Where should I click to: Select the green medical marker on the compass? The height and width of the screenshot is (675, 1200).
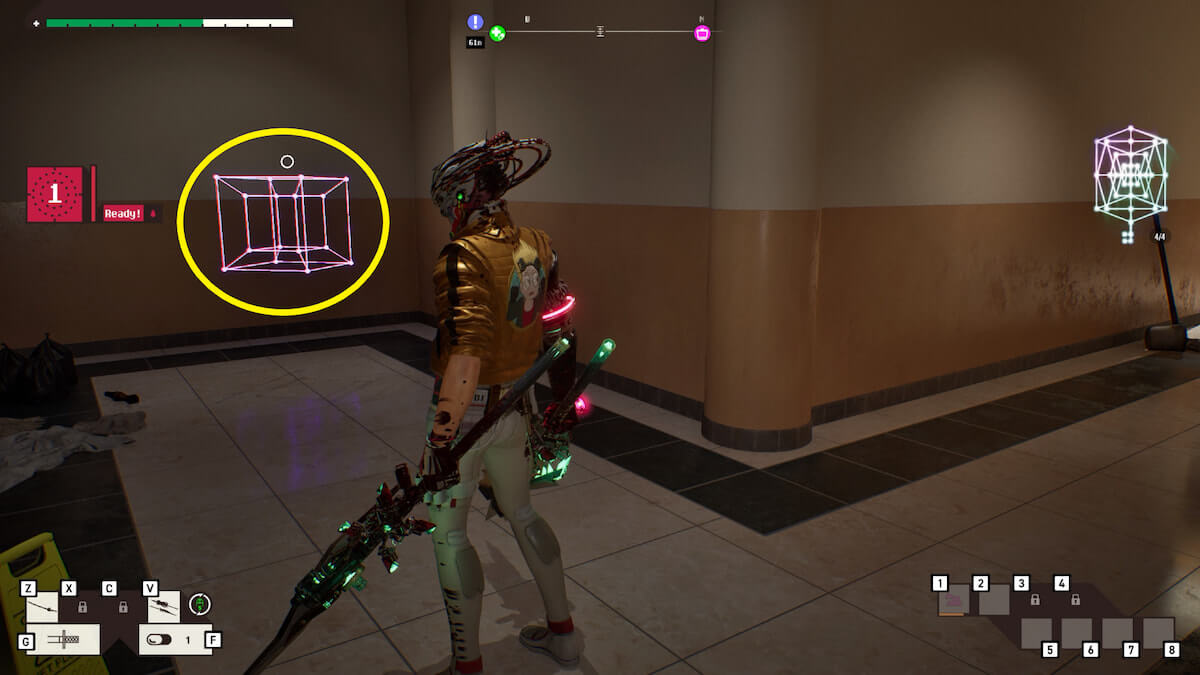pos(497,33)
